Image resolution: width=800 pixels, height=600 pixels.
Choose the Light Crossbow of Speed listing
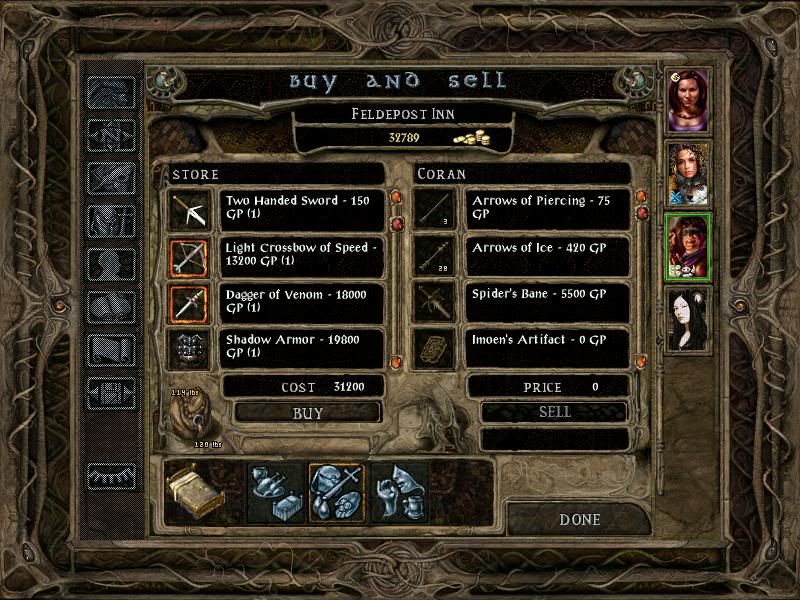(302, 255)
